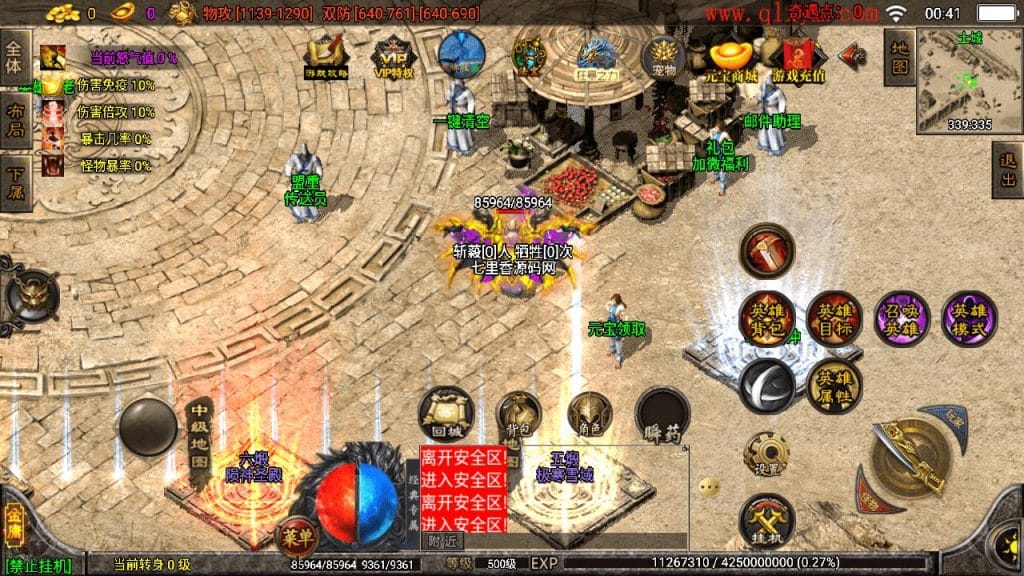1024x576 pixels.
Task: Click the 狂暴之力 dragon icon
Action: tap(598, 56)
